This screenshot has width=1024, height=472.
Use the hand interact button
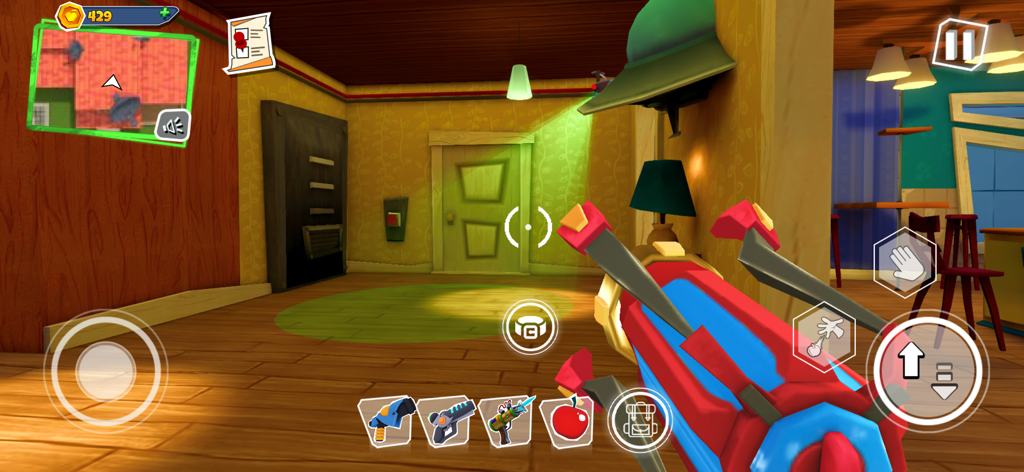[x=904, y=263]
